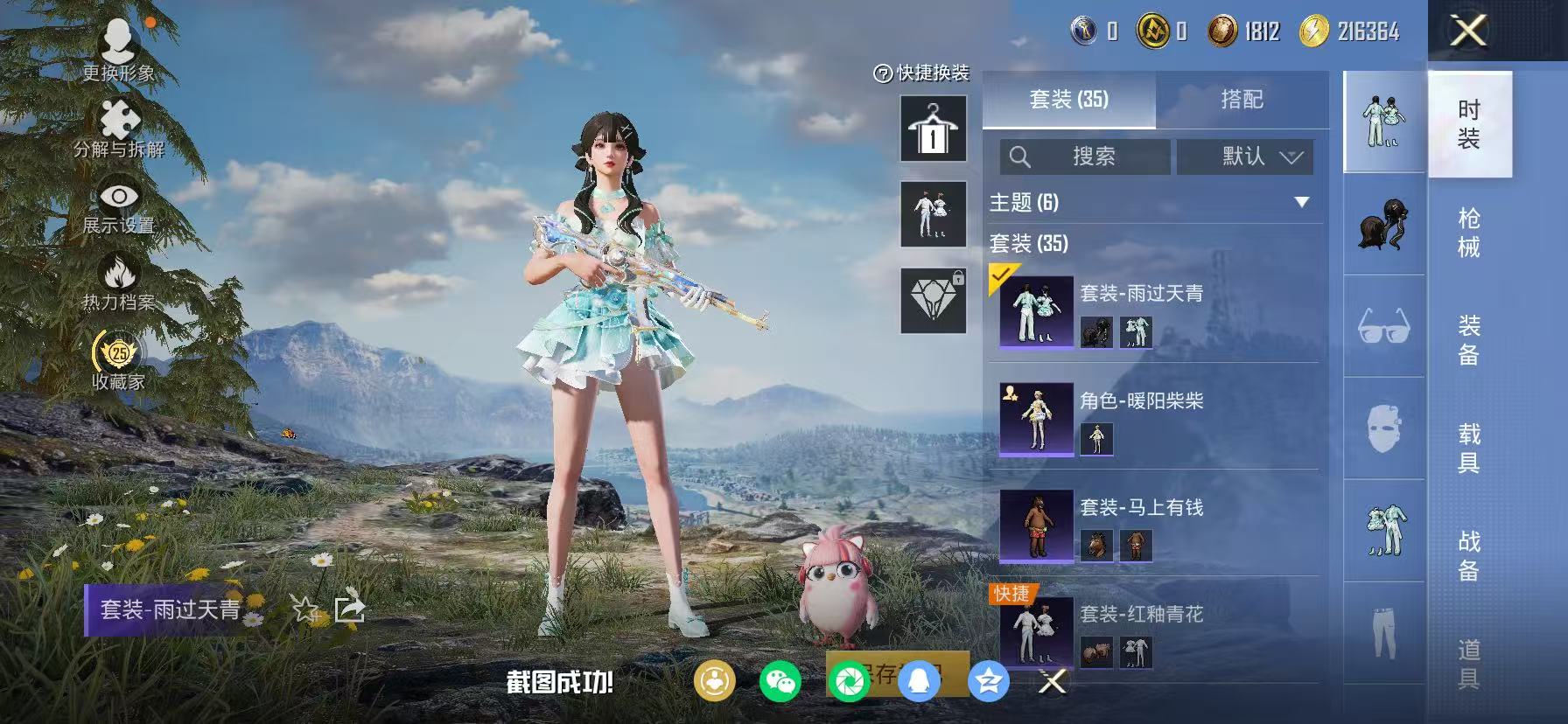Open the 默认 sorting dropdown
The width and height of the screenshot is (1568, 724).
click(x=1243, y=157)
